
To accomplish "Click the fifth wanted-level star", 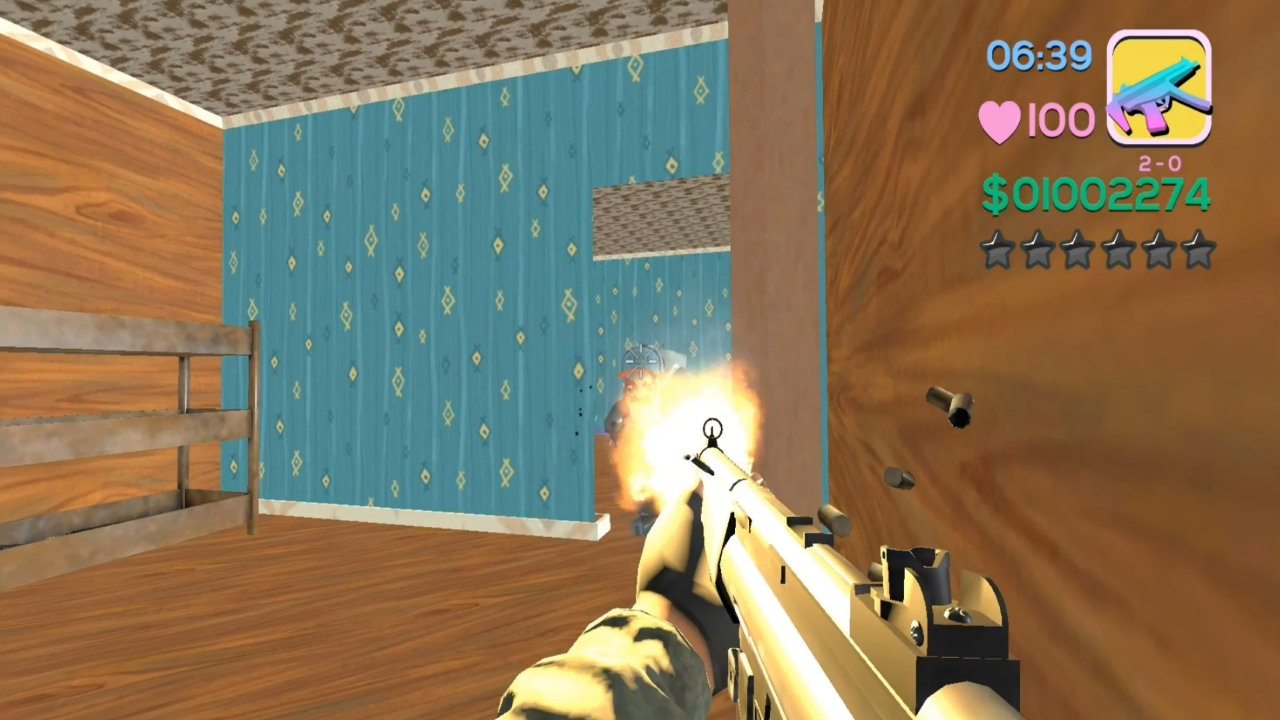I will click(1158, 251).
